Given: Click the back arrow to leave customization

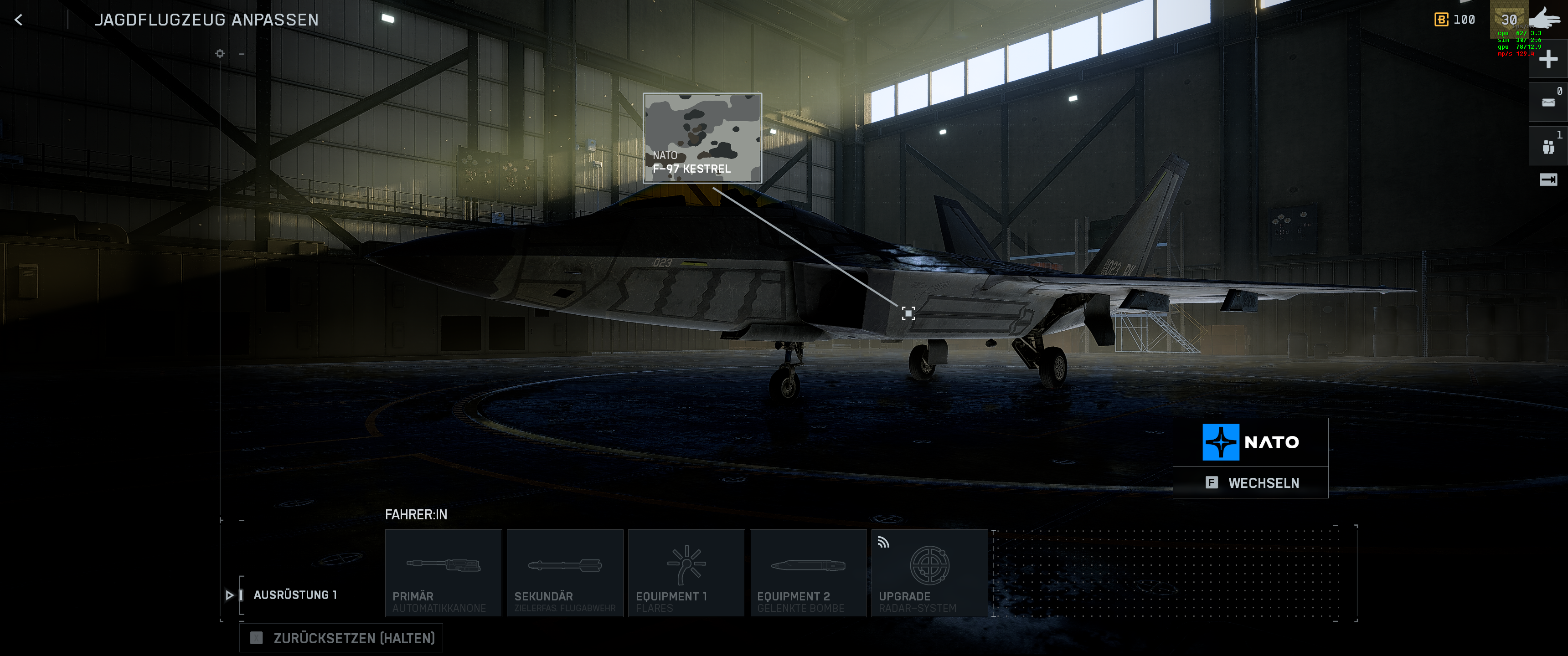Looking at the screenshot, I should click(19, 19).
